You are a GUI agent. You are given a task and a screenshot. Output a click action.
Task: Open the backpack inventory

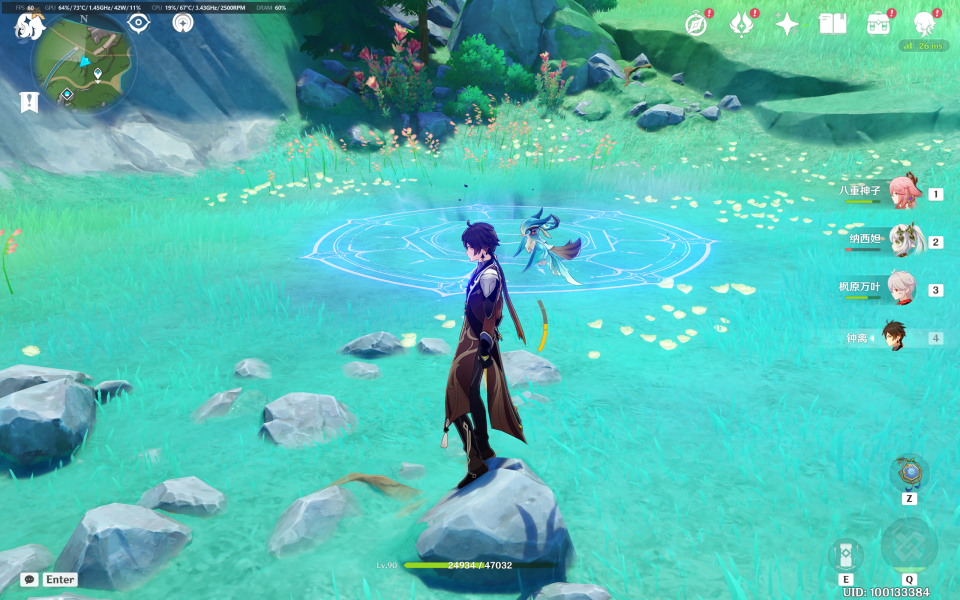(879, 25)
